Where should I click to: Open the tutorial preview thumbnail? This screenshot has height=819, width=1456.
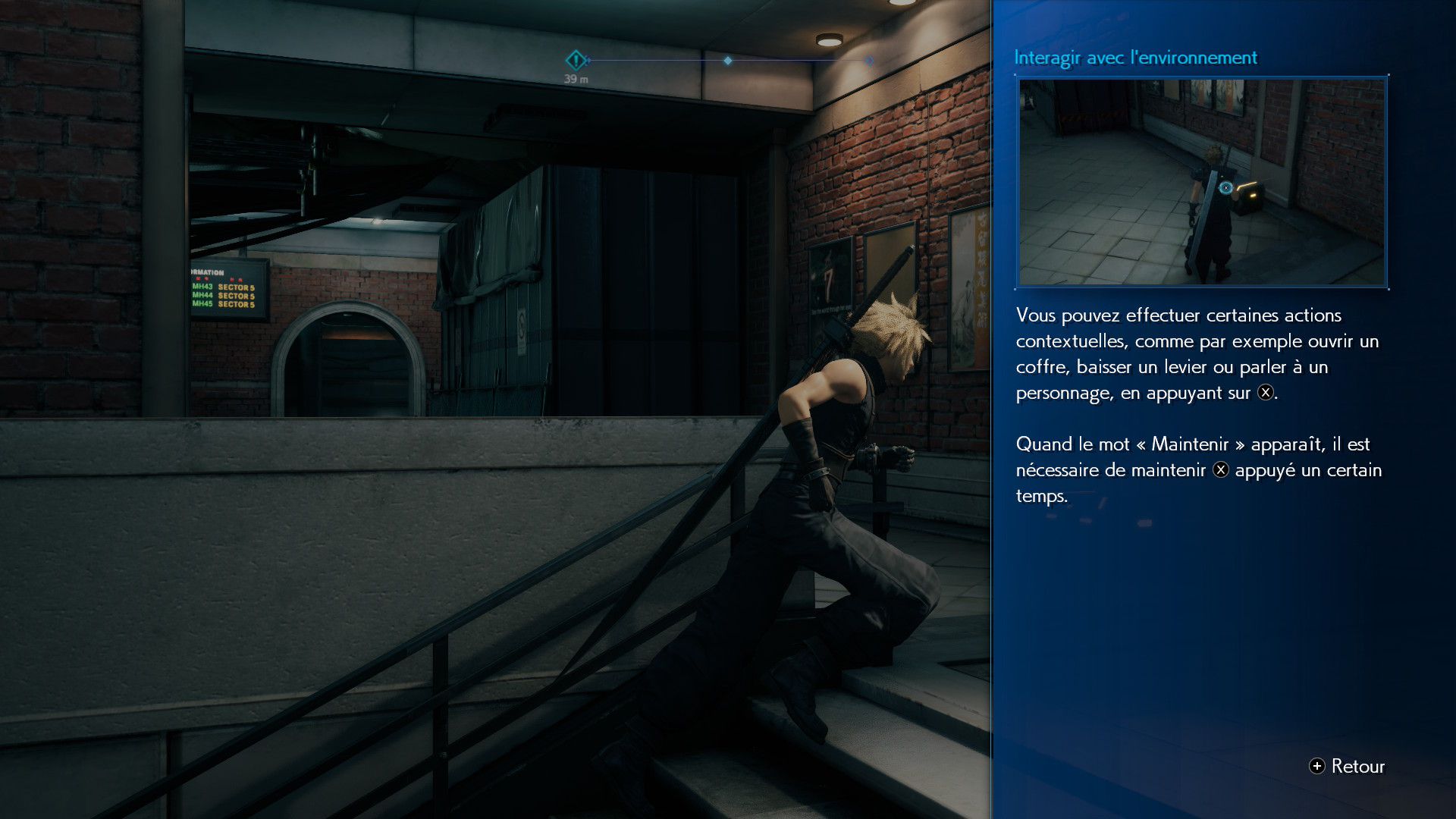(x=1202, y=182)
